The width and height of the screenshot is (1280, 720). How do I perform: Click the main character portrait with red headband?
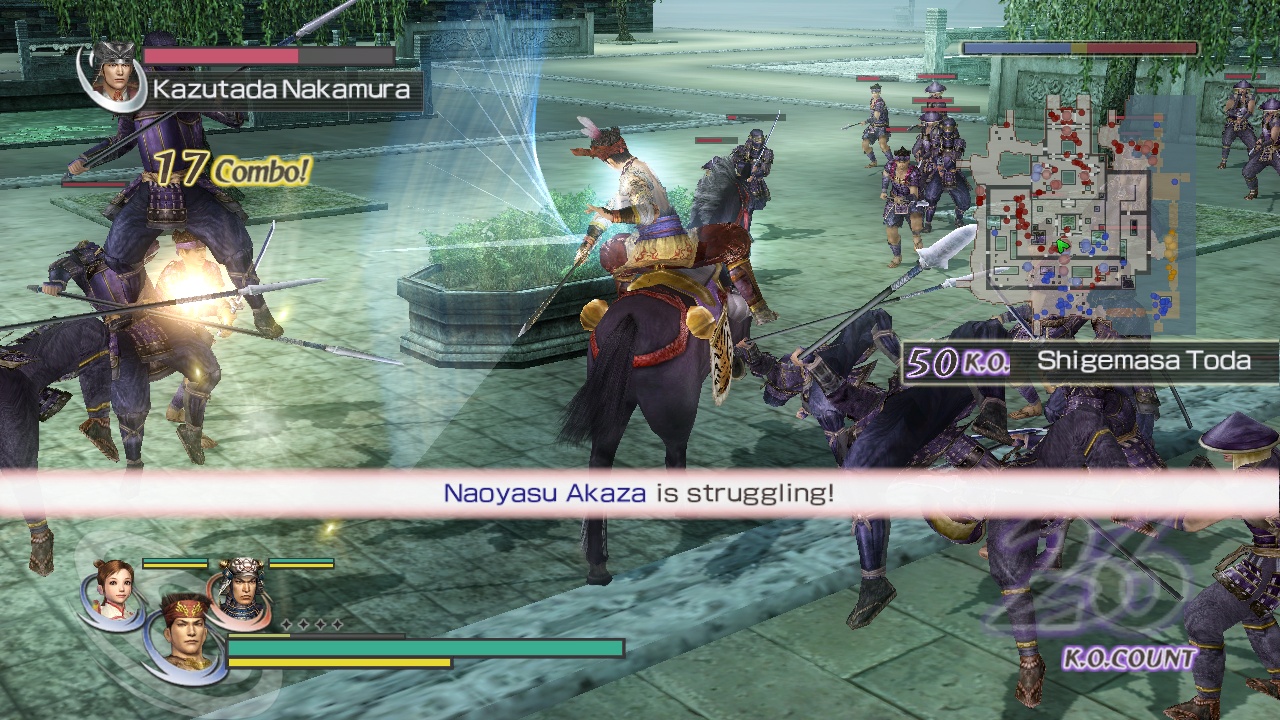point(184,630)
